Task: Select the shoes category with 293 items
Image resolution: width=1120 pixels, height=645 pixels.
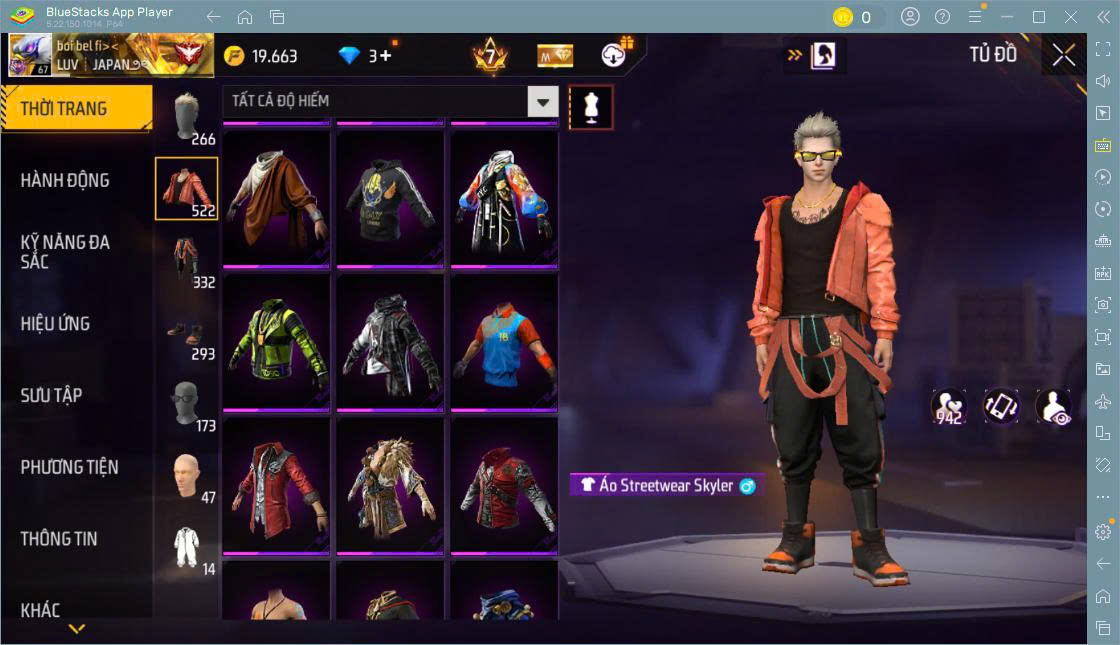Action: click(x=187, y=334)
